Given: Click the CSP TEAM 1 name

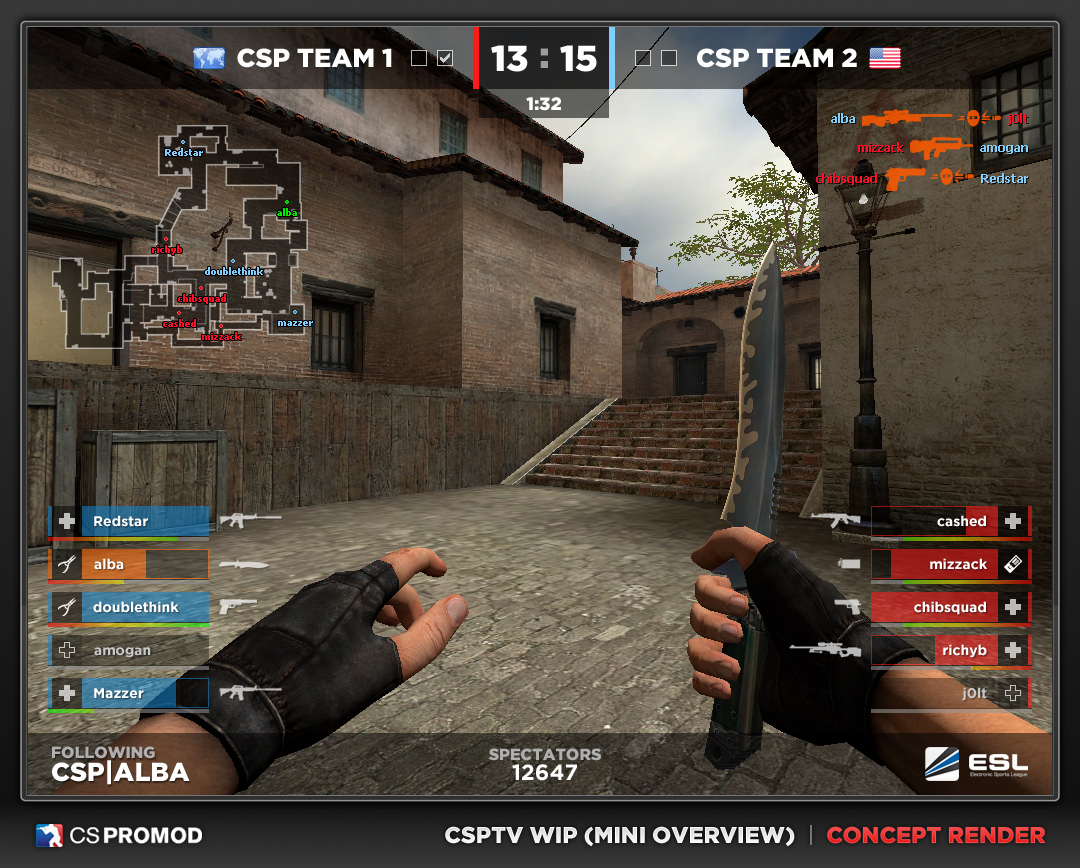Looking at the screenshot, I should [x=315, y=58].
